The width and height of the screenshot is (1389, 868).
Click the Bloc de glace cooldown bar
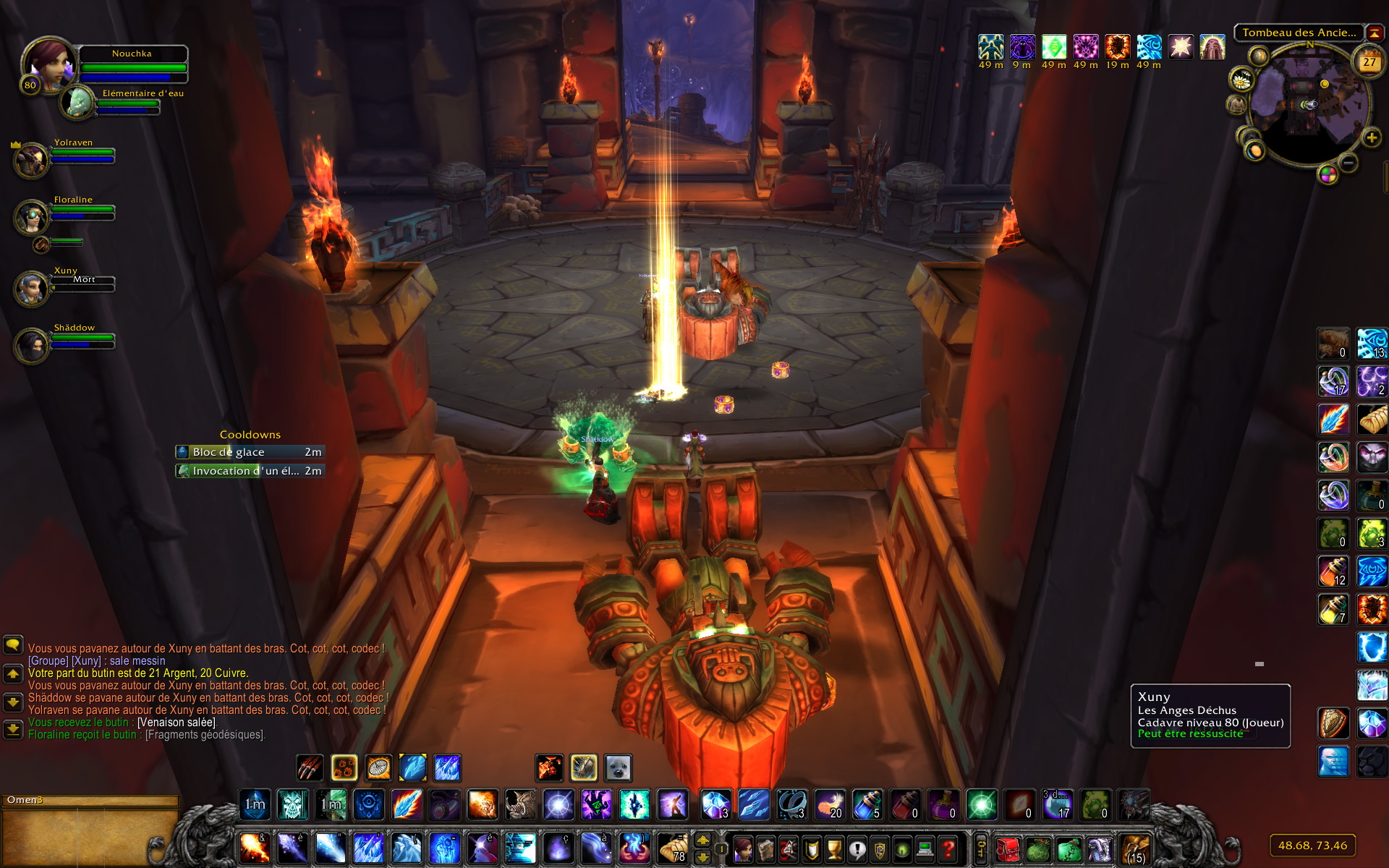250,452
